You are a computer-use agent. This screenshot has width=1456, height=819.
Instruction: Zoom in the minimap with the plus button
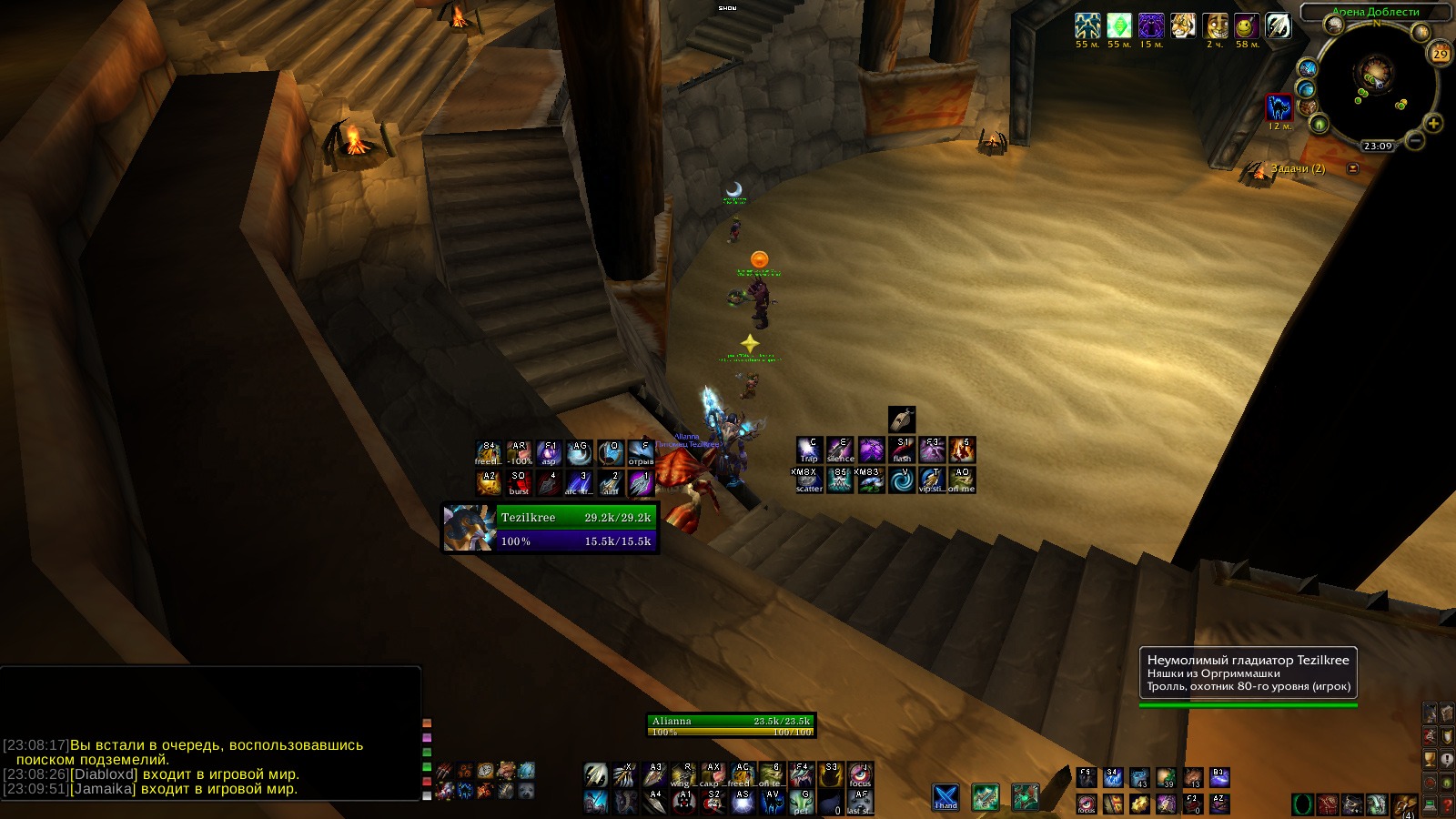[1433, 123]
